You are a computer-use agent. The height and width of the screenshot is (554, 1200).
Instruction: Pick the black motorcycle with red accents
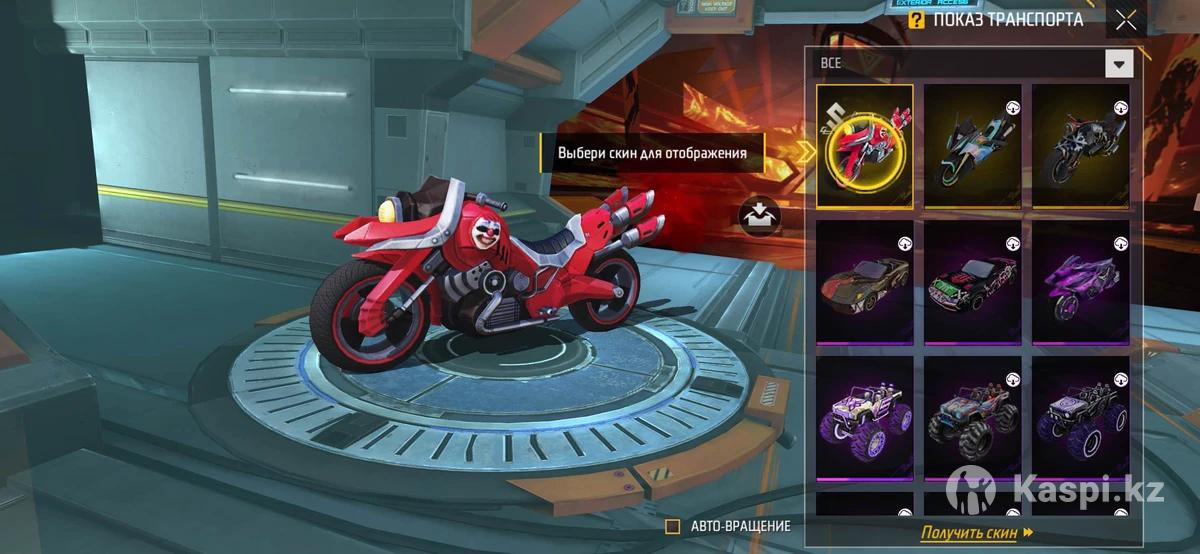point(1080,146)
